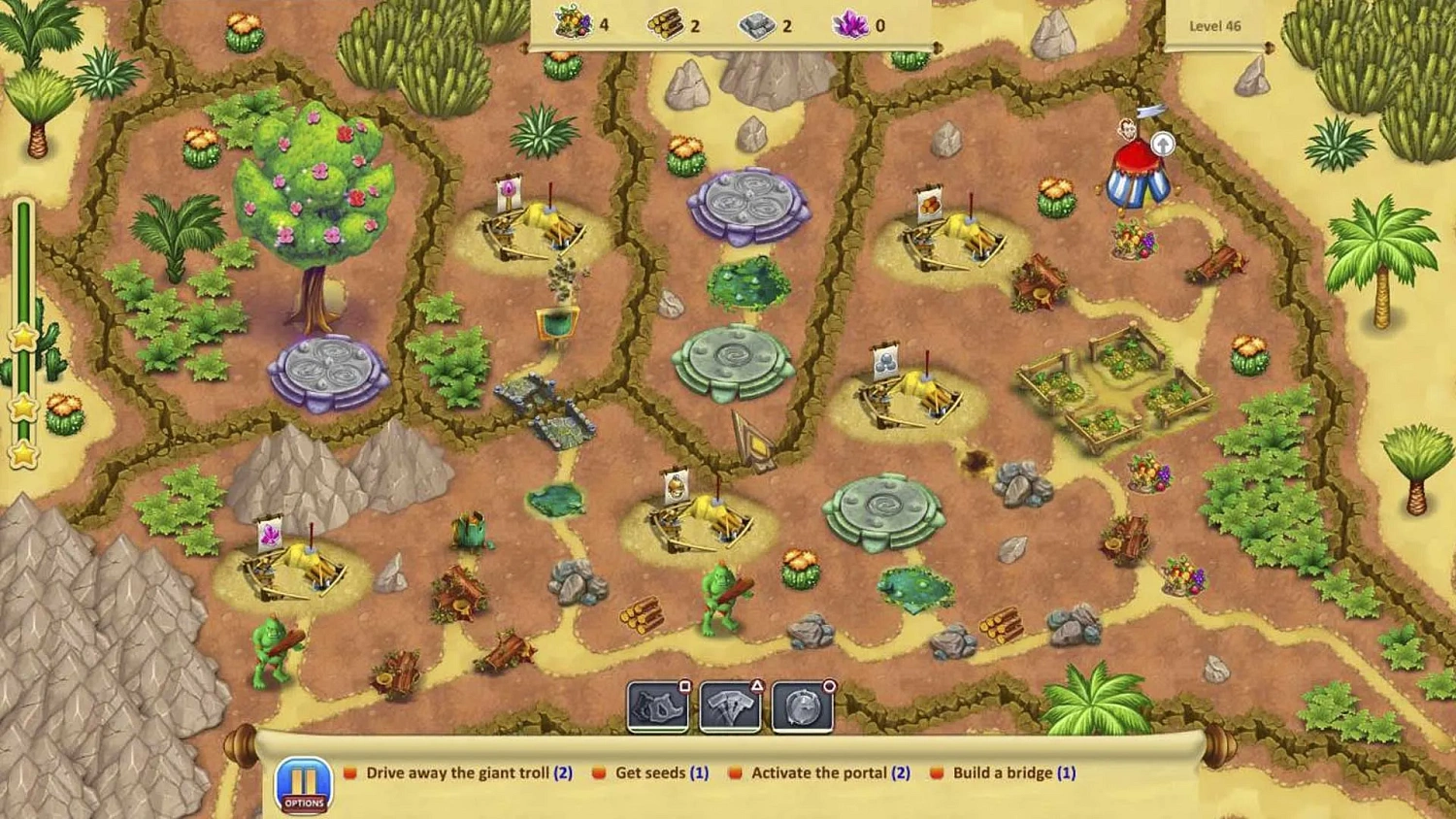Activate the hammers bonus ability
The width and height of the screenshot is (1456, 819).
click(731, 706)
